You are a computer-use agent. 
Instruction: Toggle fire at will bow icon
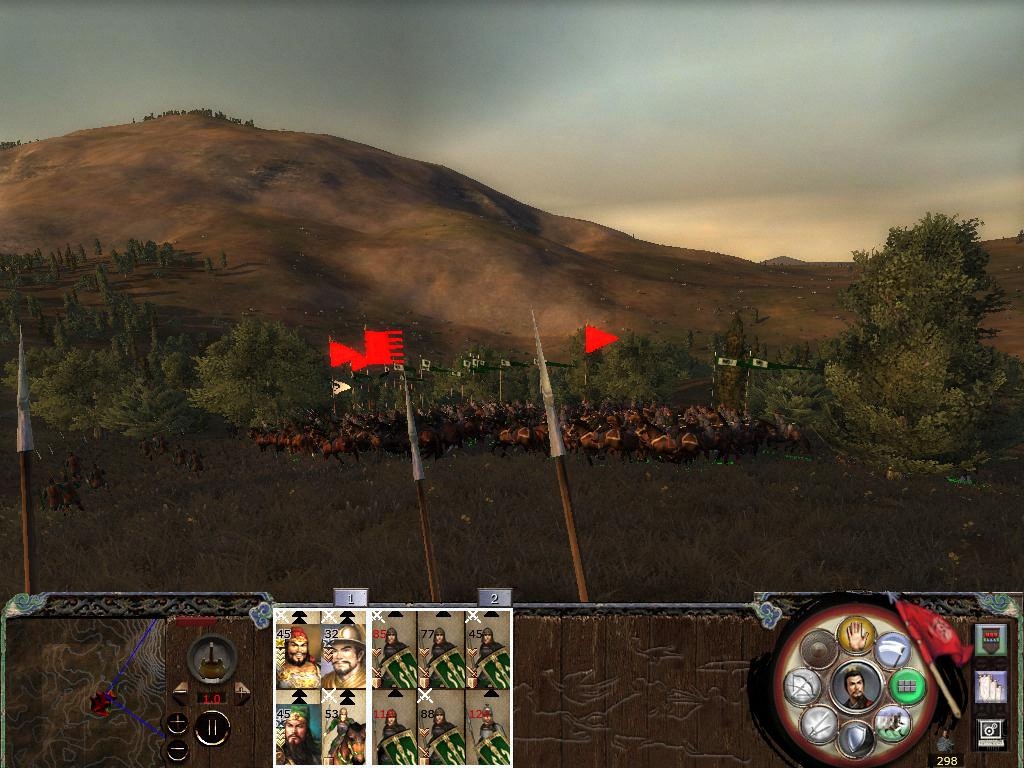[x=803, y=687]
